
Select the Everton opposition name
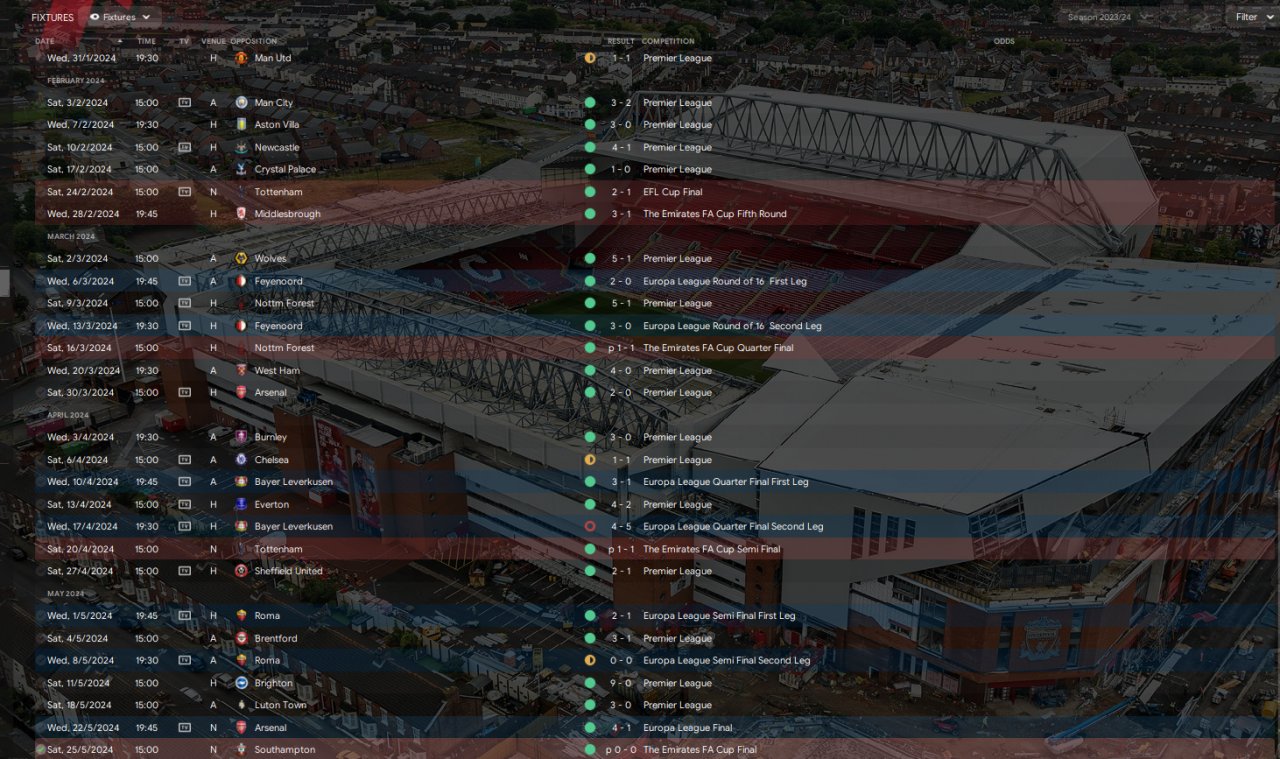click(x=271, y=505)
